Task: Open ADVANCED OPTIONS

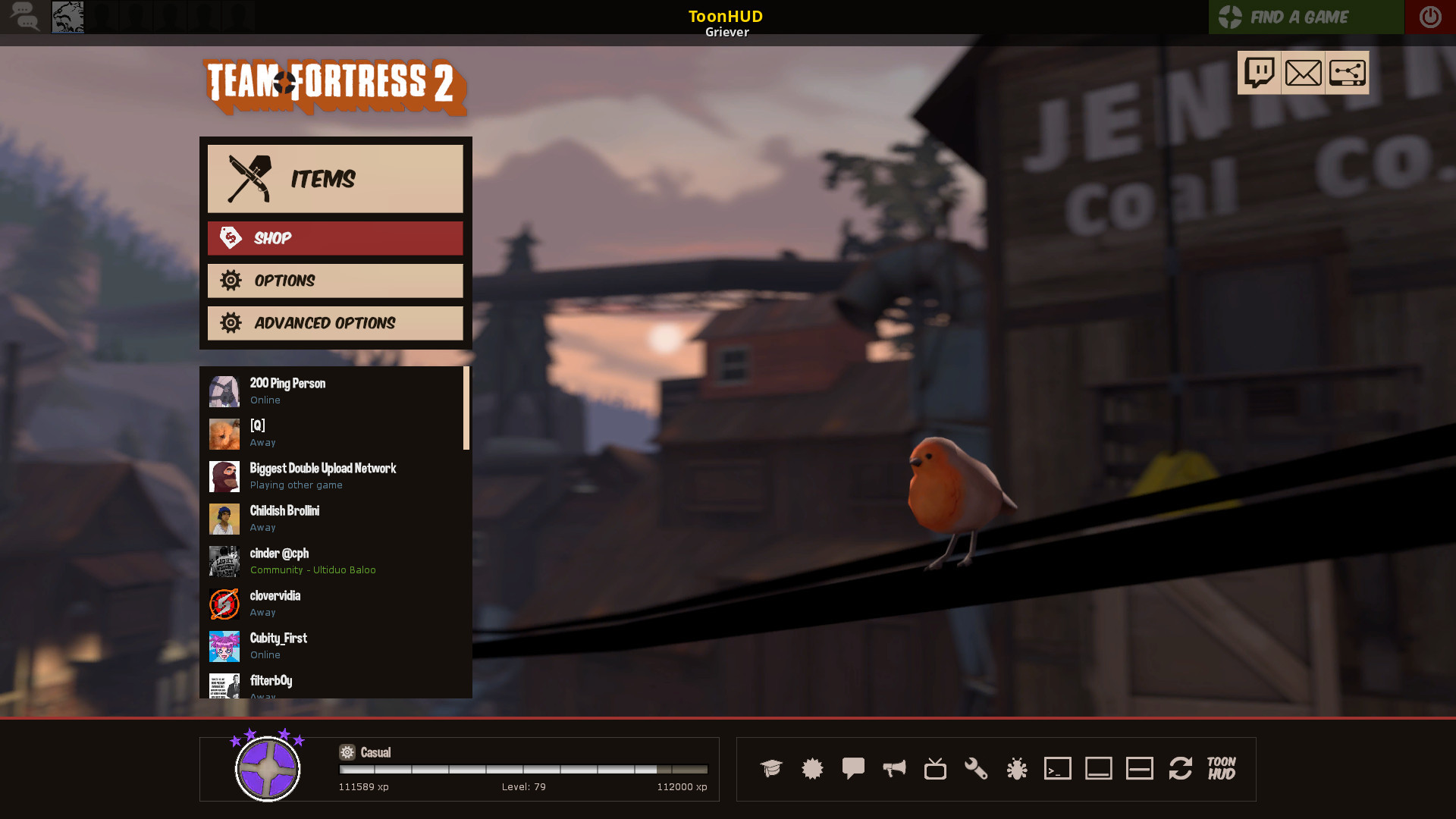Action: coord(334,323)
